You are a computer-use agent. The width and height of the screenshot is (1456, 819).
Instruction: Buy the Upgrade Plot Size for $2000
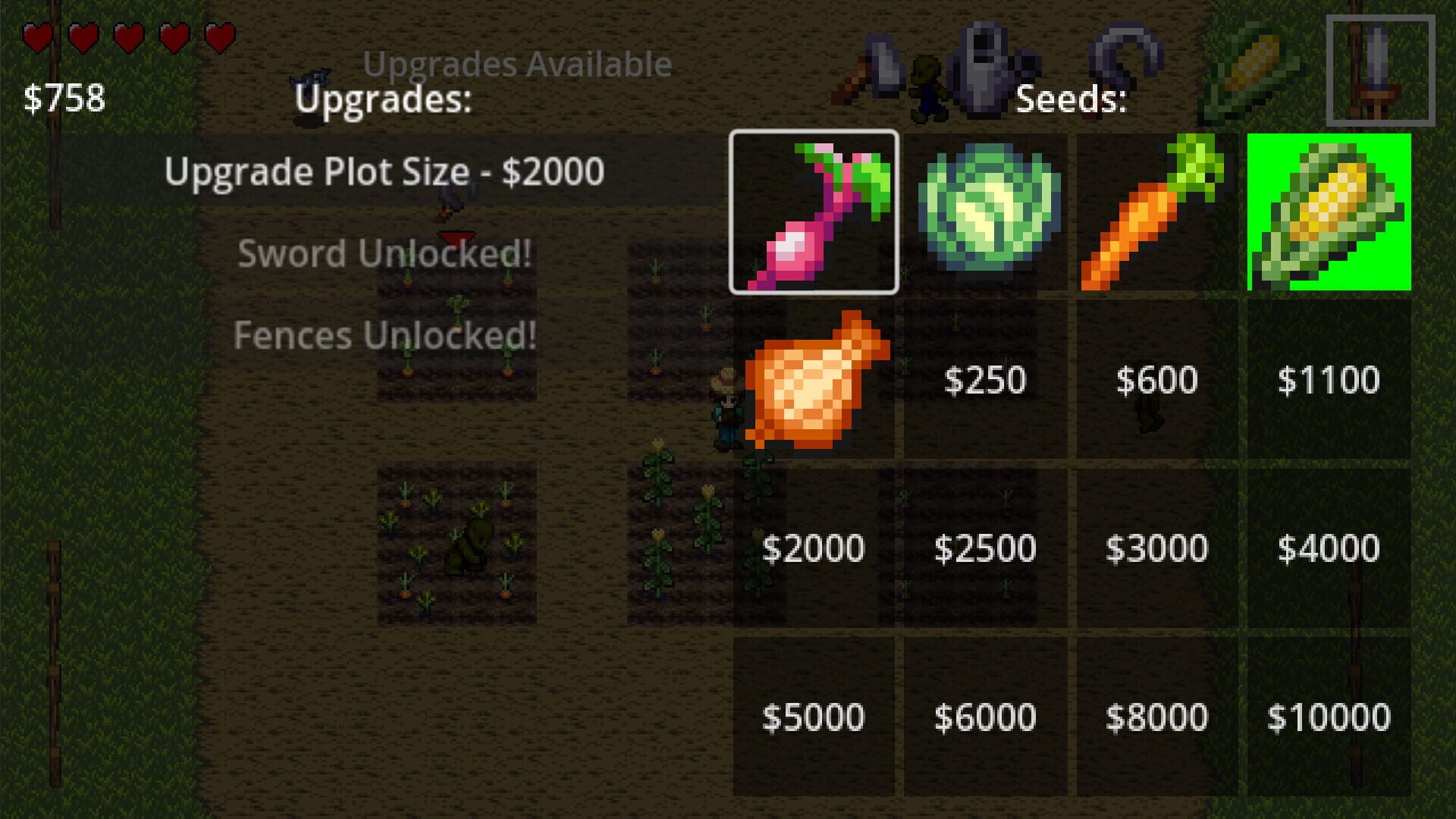[383, 171]
